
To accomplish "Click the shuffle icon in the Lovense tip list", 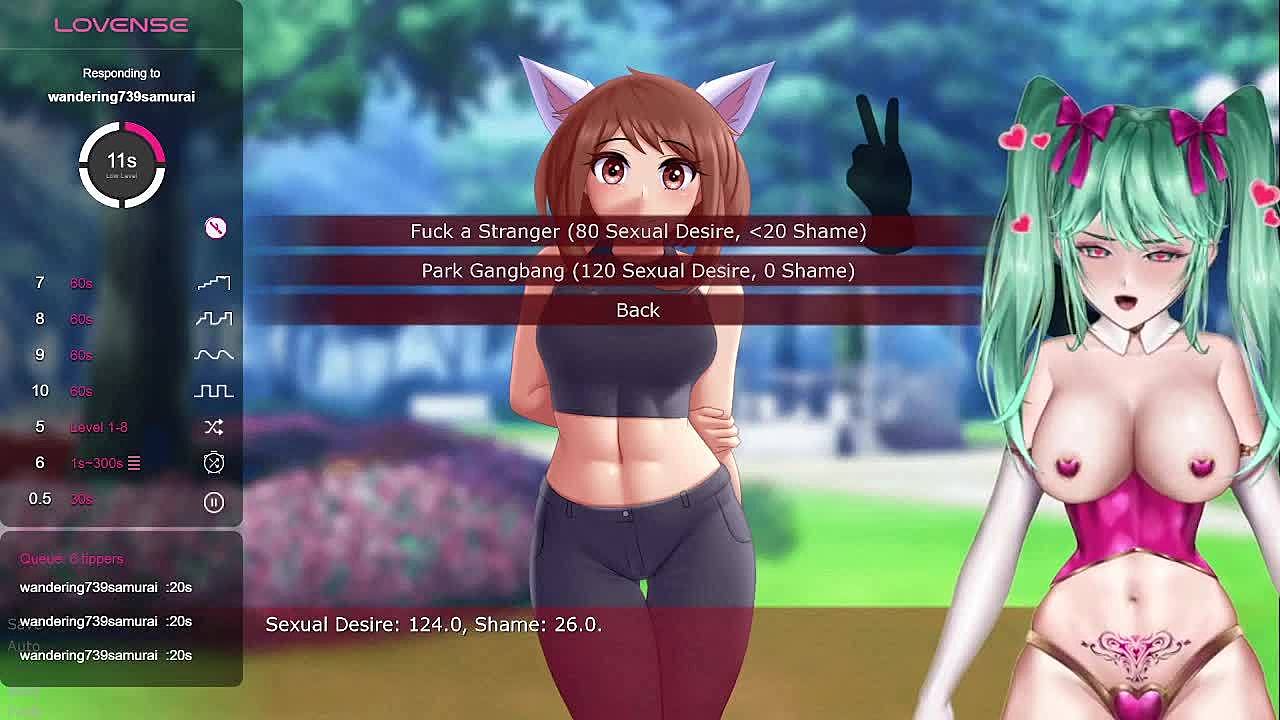I will coord(214,427).
